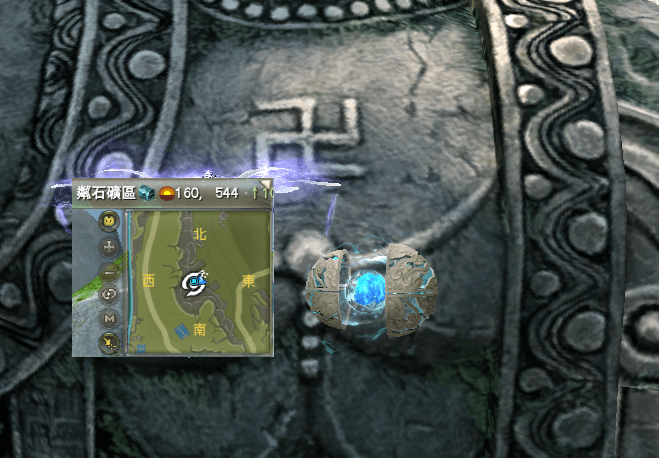Image resolution: width=659 pixels, height=458 pixels.
Task: Click the teal chest icon in the minimap header
Action: [x=147, y=192]
